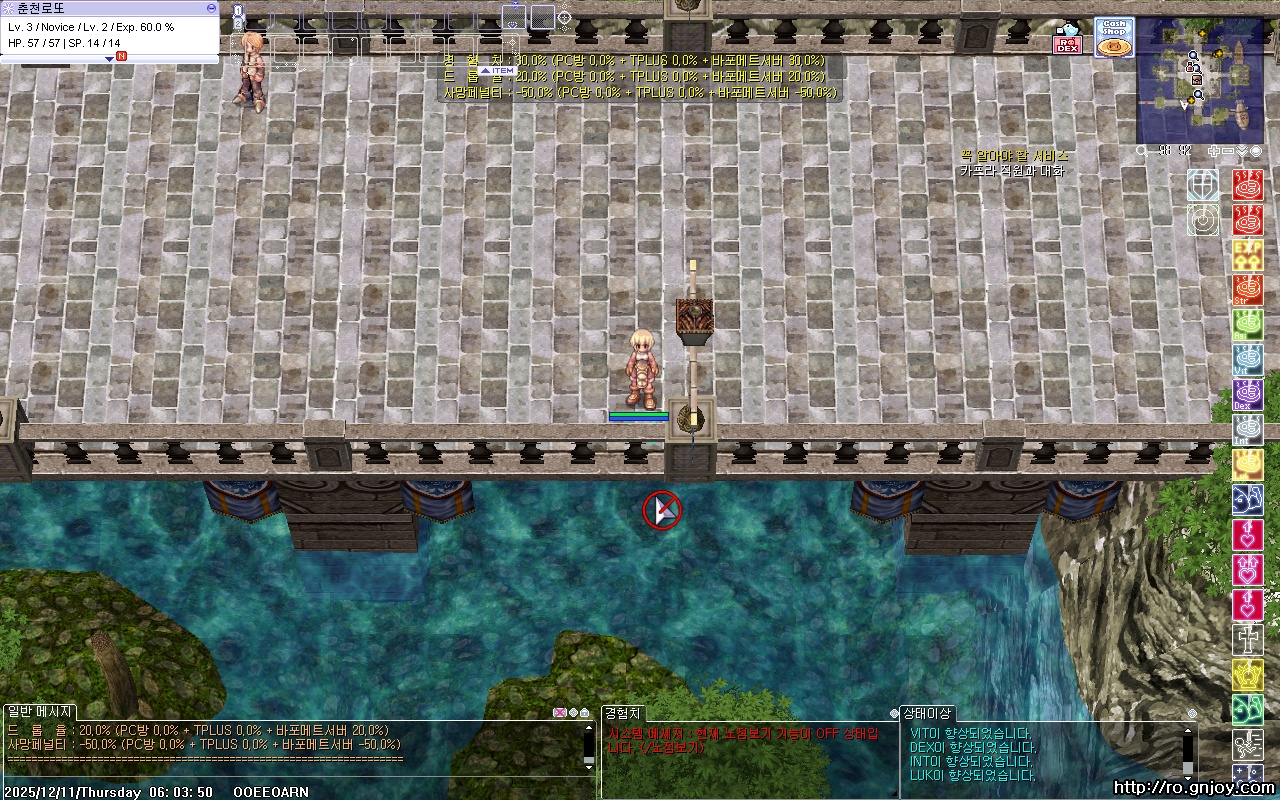
Task: Click the chat window scrollbar down arrow
Action: (589, 766)
